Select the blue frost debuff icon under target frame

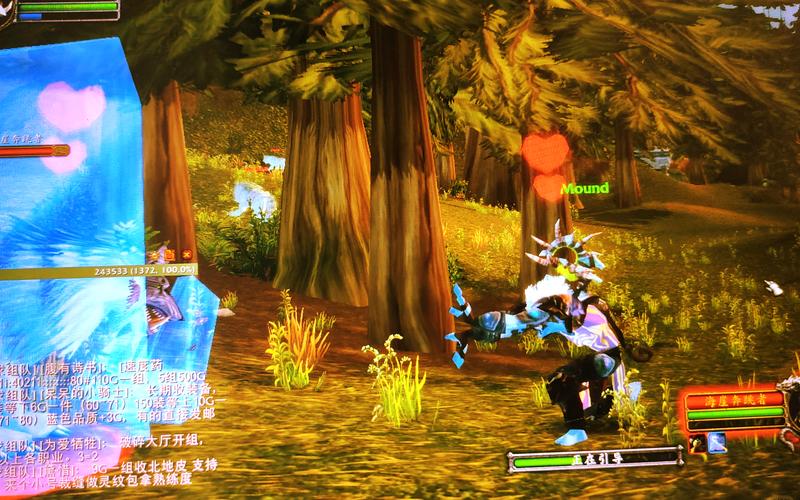(x=717, y=443)
